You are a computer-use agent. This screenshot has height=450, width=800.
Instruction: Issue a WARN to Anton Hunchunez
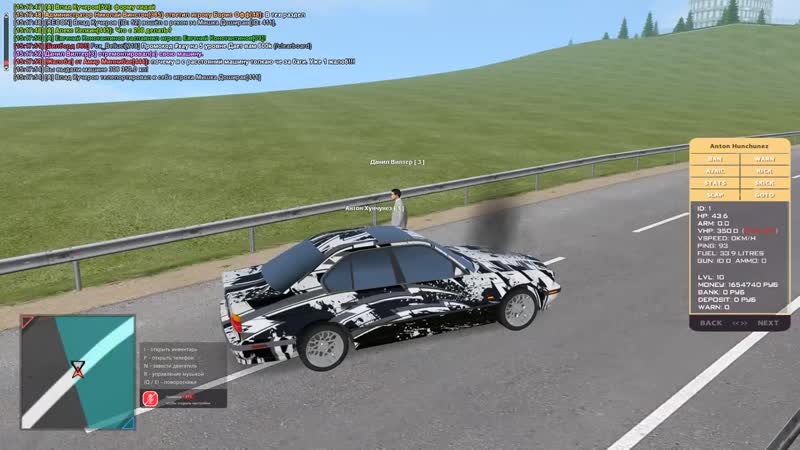click(x=764, y=159)
